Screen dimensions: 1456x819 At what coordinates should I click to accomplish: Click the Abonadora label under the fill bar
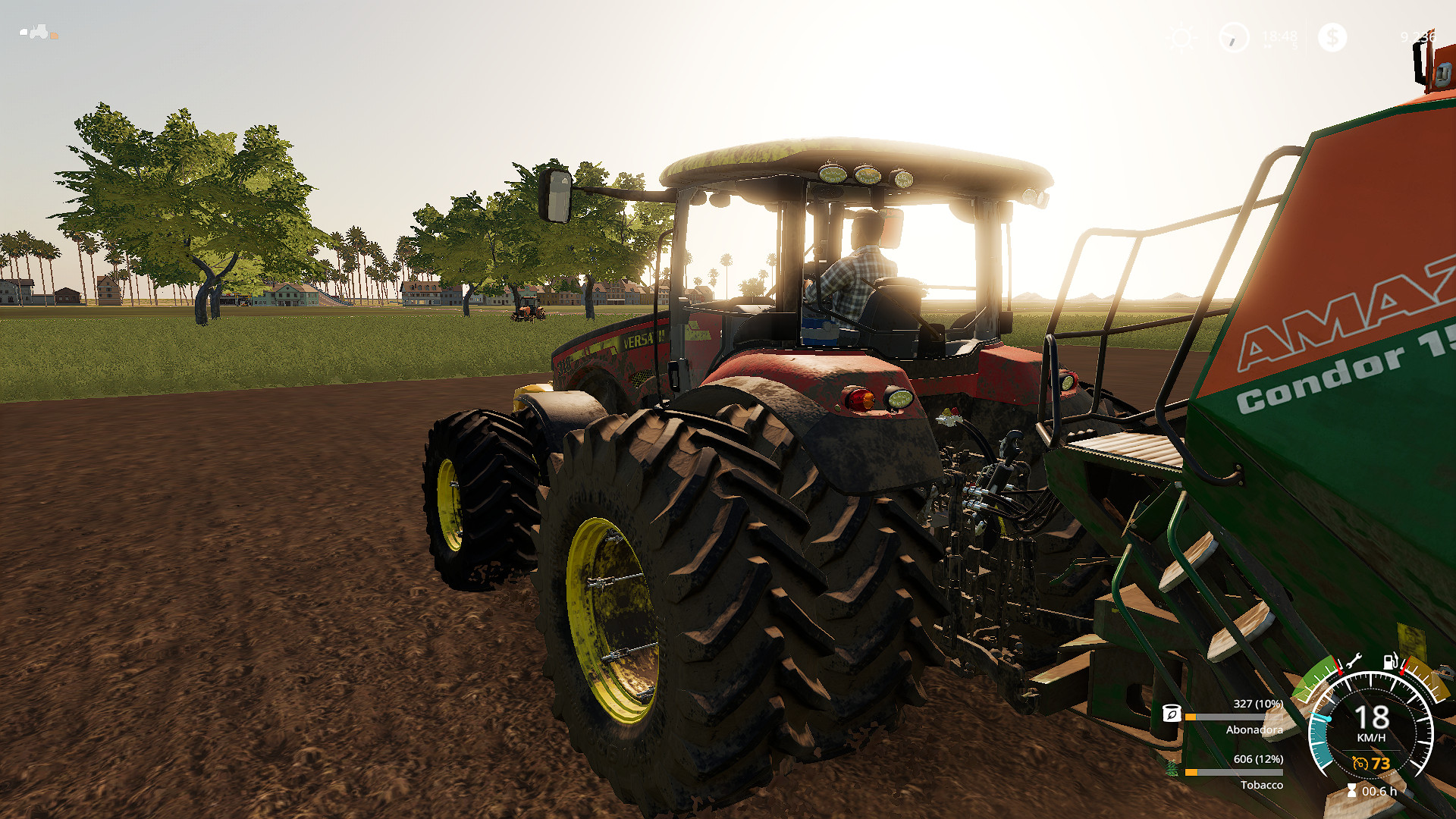1254,730
